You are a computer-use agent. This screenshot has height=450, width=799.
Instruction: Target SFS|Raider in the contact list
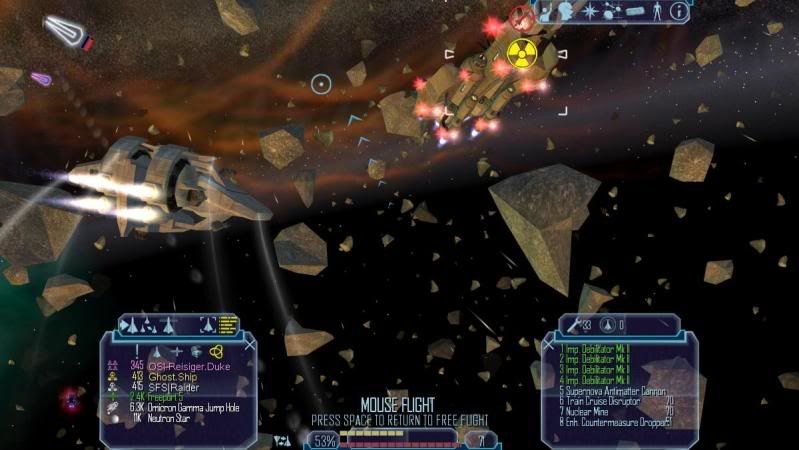point(173,388)
